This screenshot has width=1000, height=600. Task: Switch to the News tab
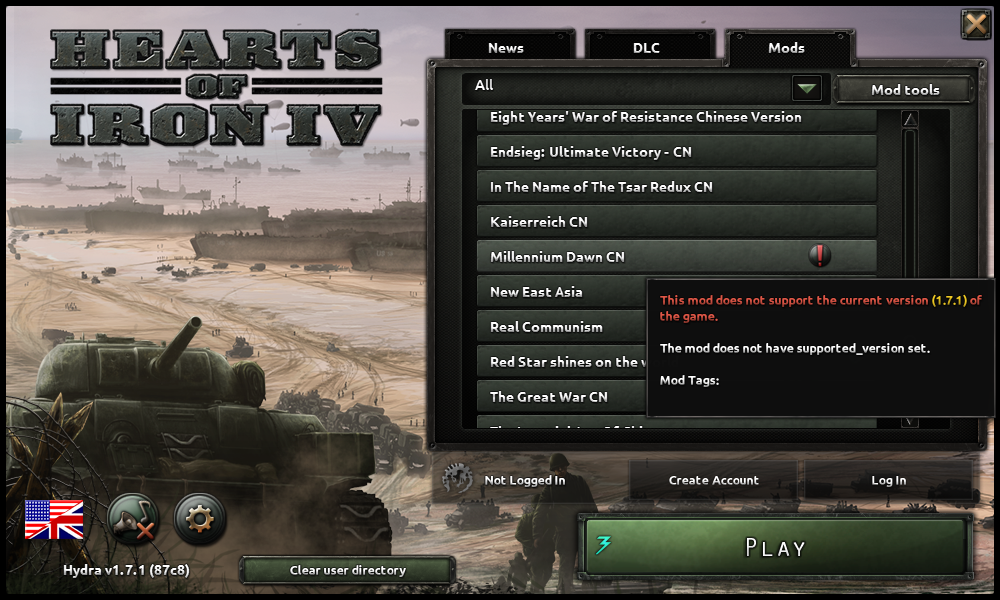[x=506, y=47]
